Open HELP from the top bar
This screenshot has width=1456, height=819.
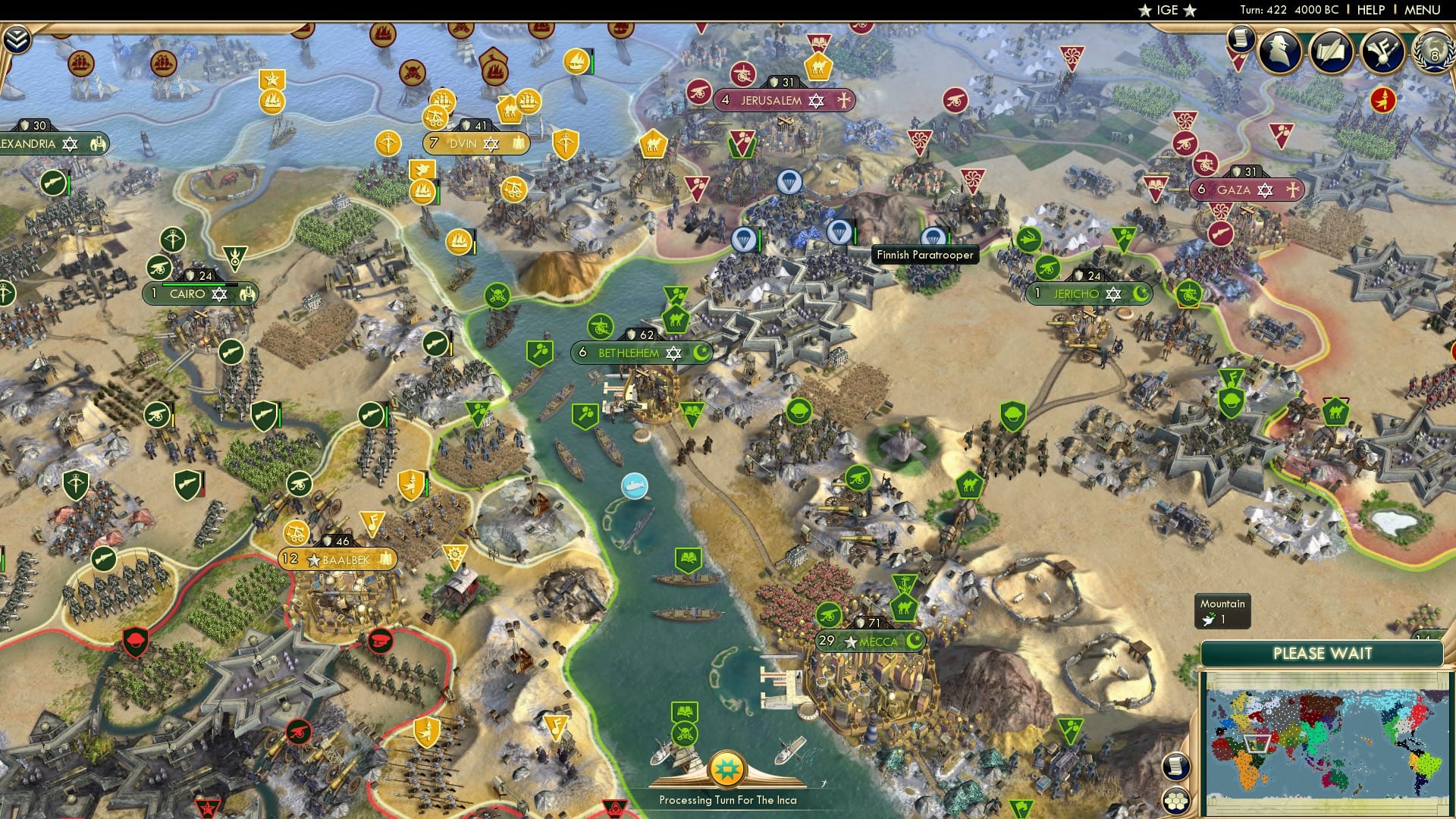(1372, 10)
